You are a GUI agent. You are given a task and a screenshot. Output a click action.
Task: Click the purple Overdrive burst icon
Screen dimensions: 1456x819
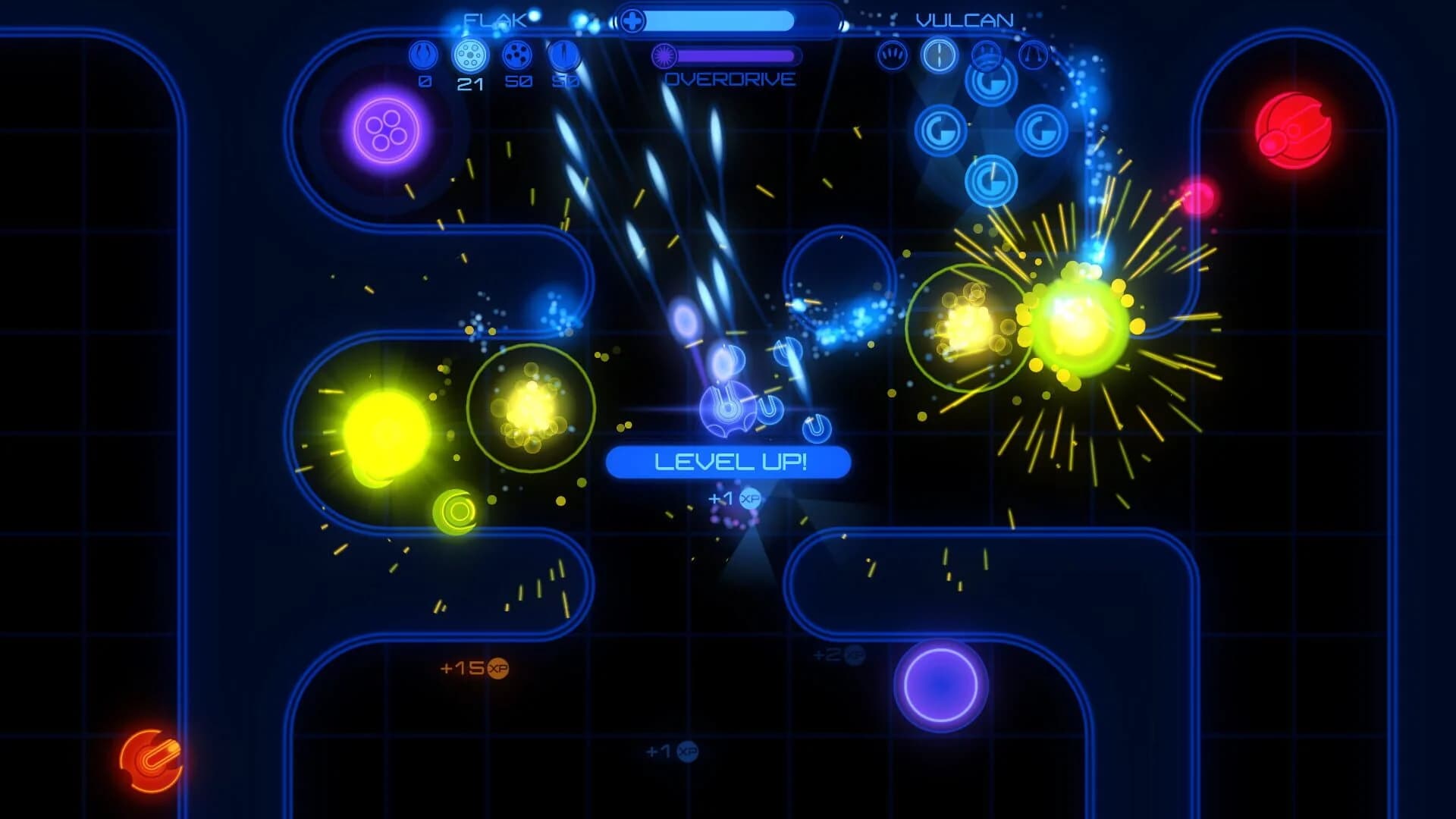(x=665, y=58)
